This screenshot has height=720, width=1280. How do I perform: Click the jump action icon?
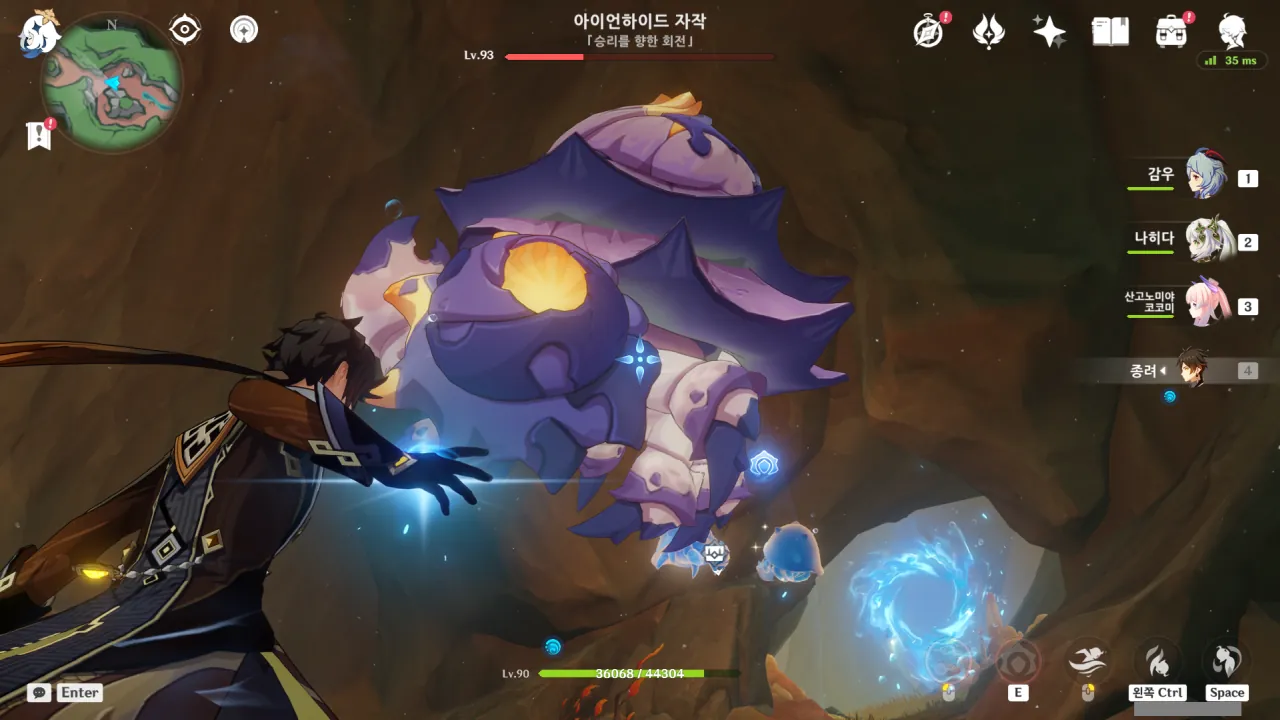coord(1226,660)
